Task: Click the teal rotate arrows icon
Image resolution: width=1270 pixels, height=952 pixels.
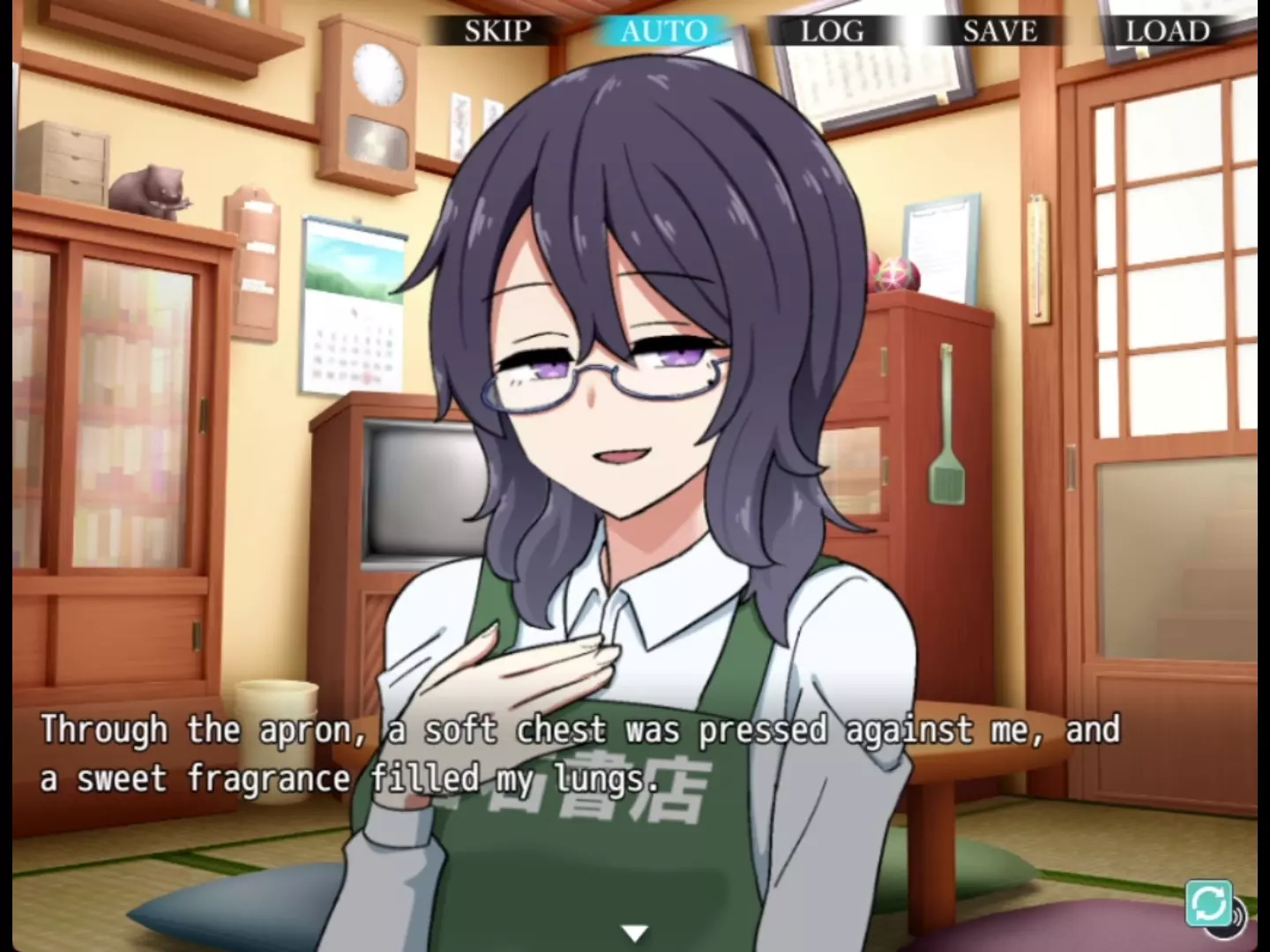Action: pos(1208,903)
